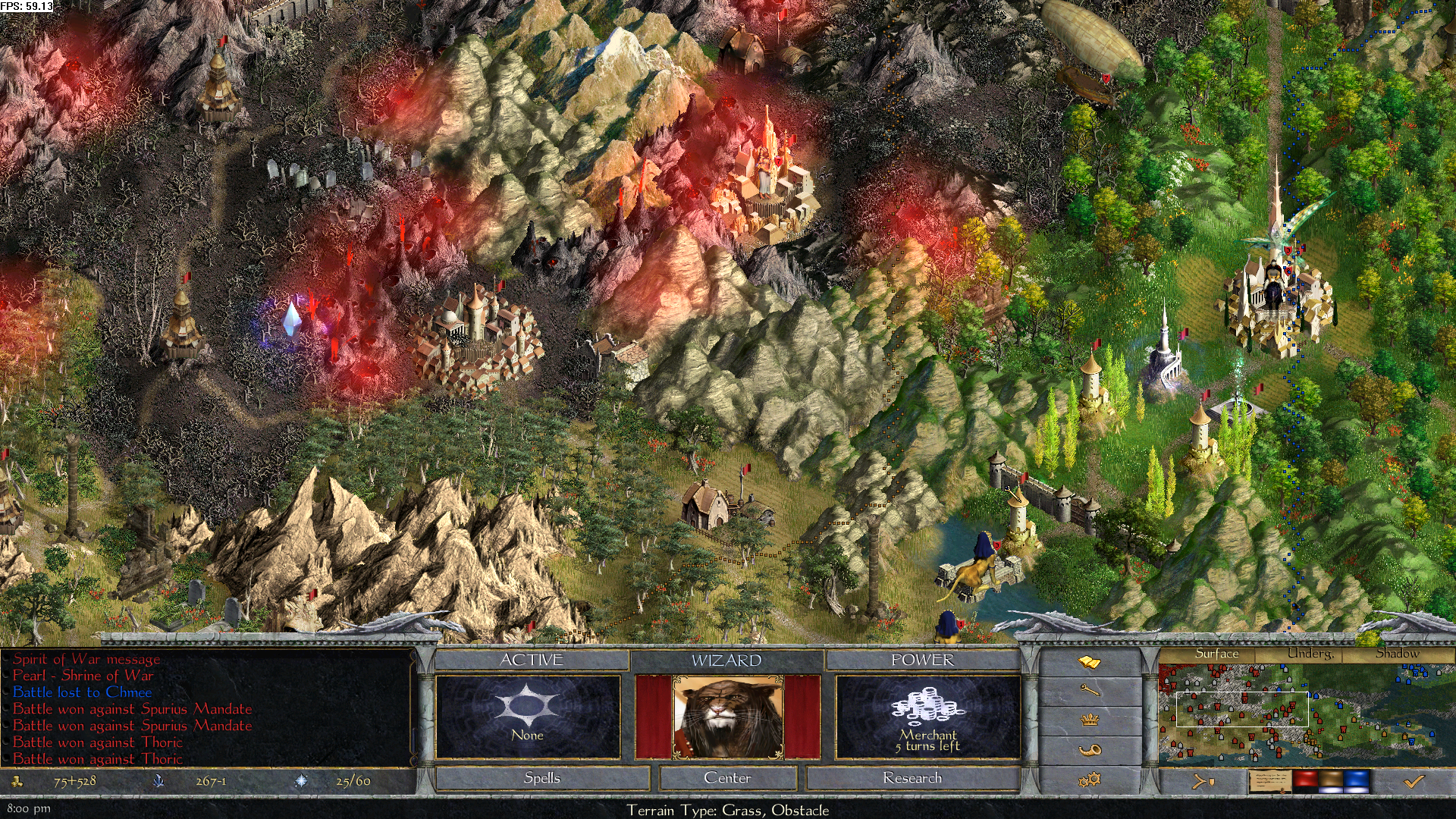The height and width of the screenshot is (819, 1456).
Task: Open the parchment scroll icon
Action: point(1269,781)
